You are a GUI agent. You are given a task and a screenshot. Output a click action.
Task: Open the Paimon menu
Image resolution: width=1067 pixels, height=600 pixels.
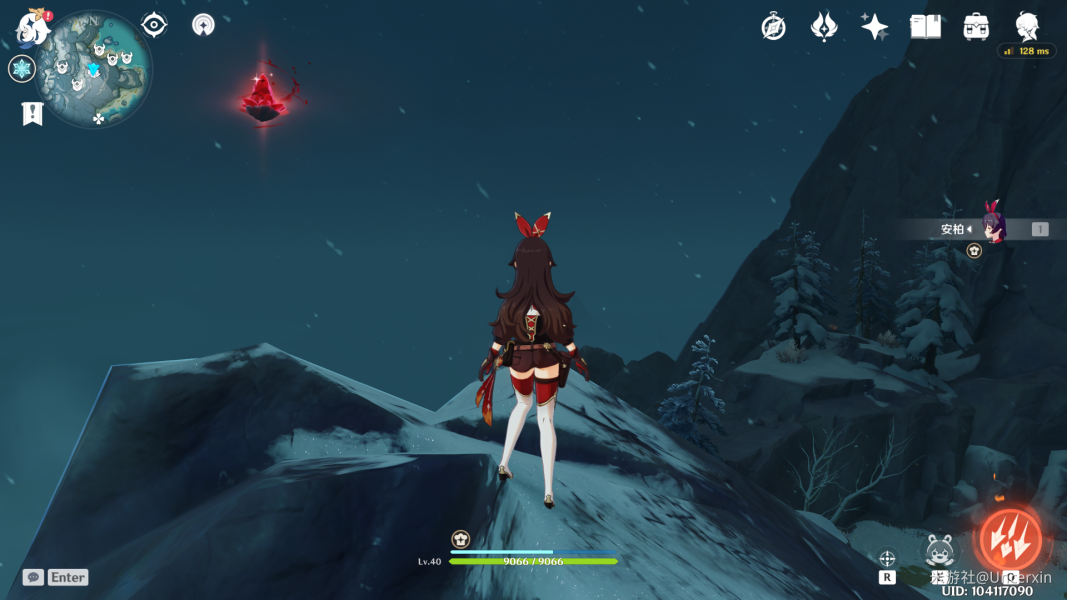tap(33, 29)
